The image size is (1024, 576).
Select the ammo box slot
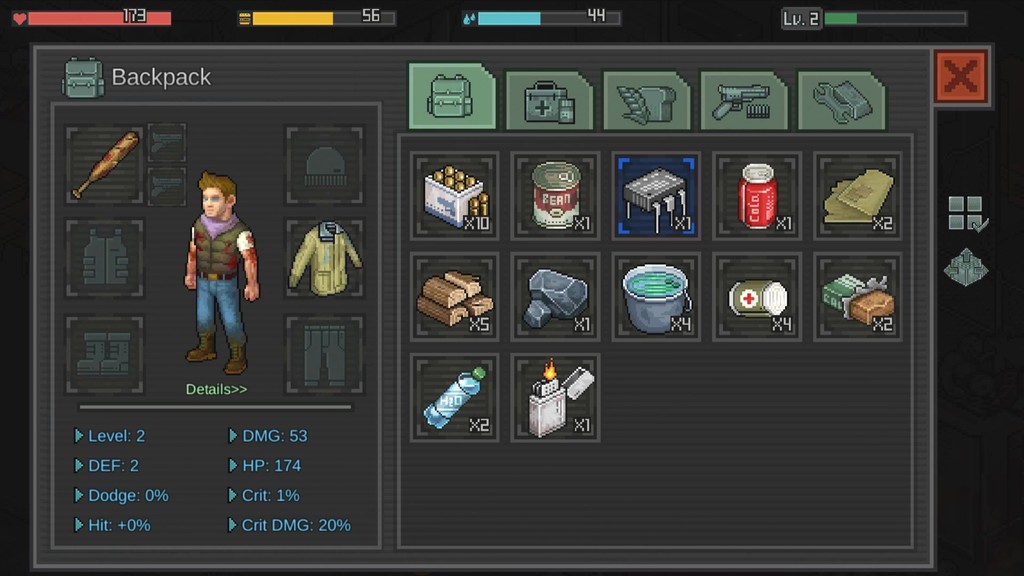[x=455, y=195]
